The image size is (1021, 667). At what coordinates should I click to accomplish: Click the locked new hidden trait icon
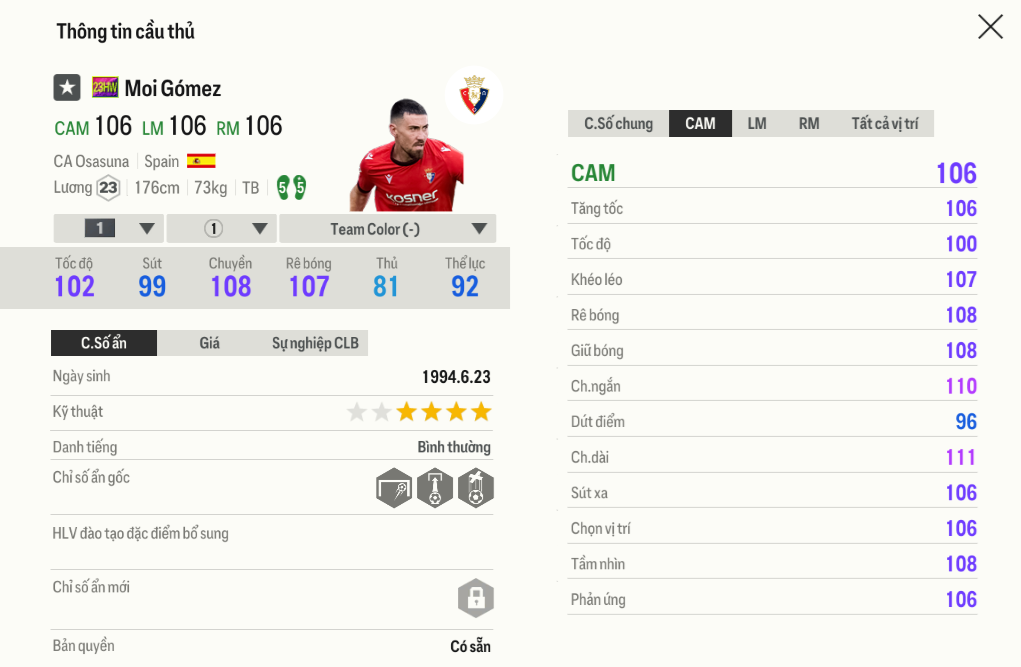(475, 598)
